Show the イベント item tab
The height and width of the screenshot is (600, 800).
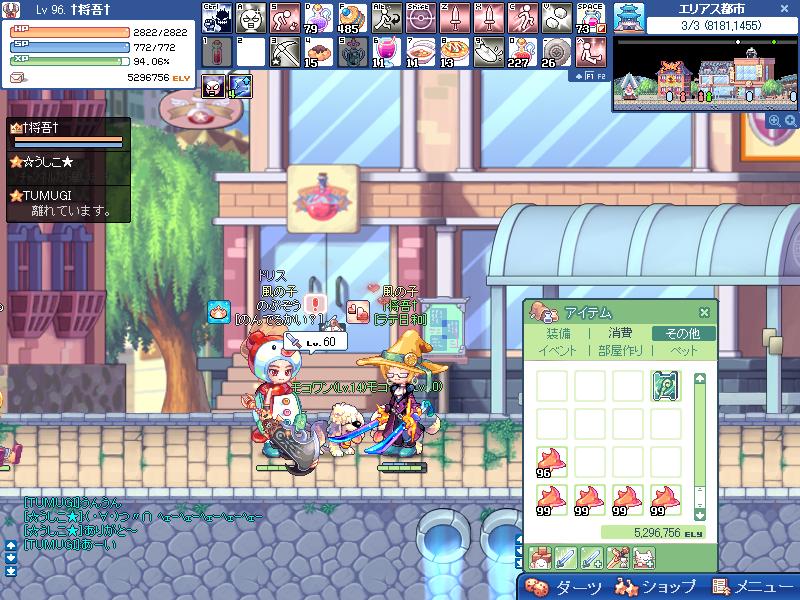pyautogui.click(x=557, y=350)
